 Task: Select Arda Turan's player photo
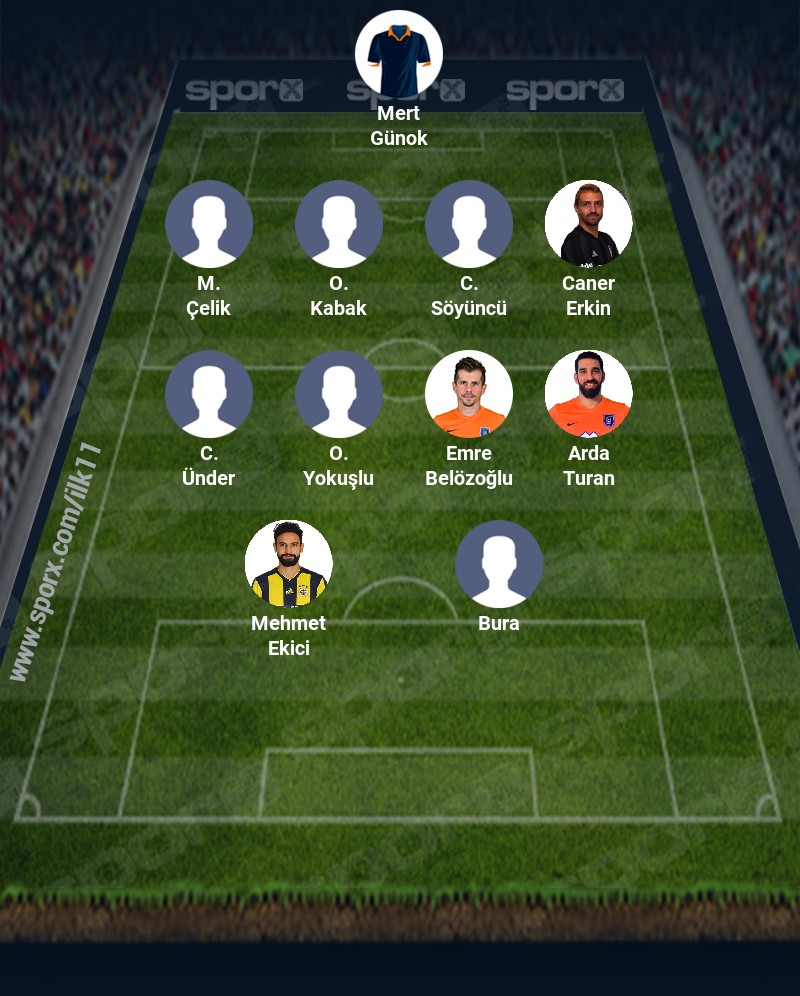589,394
